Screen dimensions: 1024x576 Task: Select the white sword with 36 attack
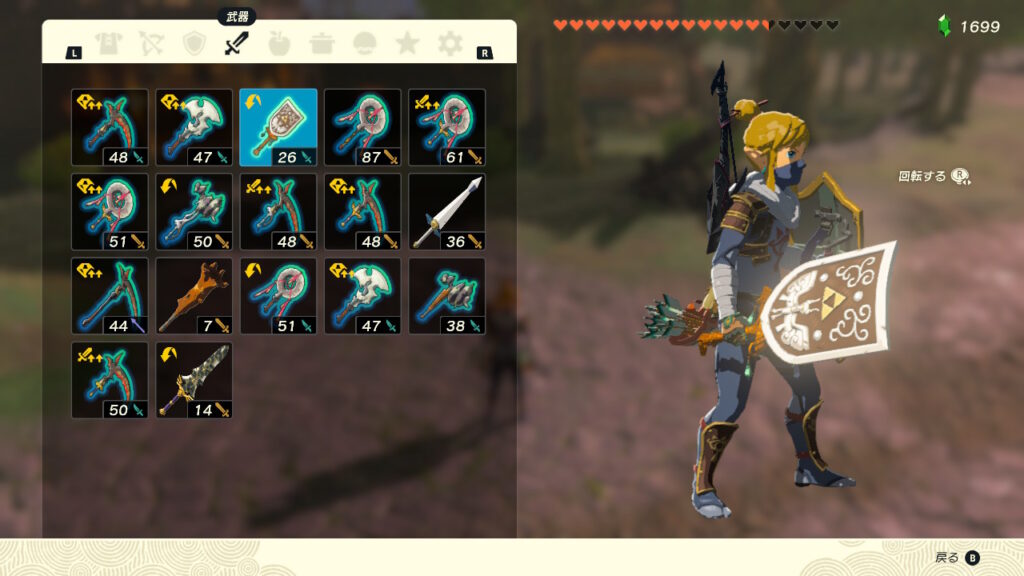tap(447, 211)
